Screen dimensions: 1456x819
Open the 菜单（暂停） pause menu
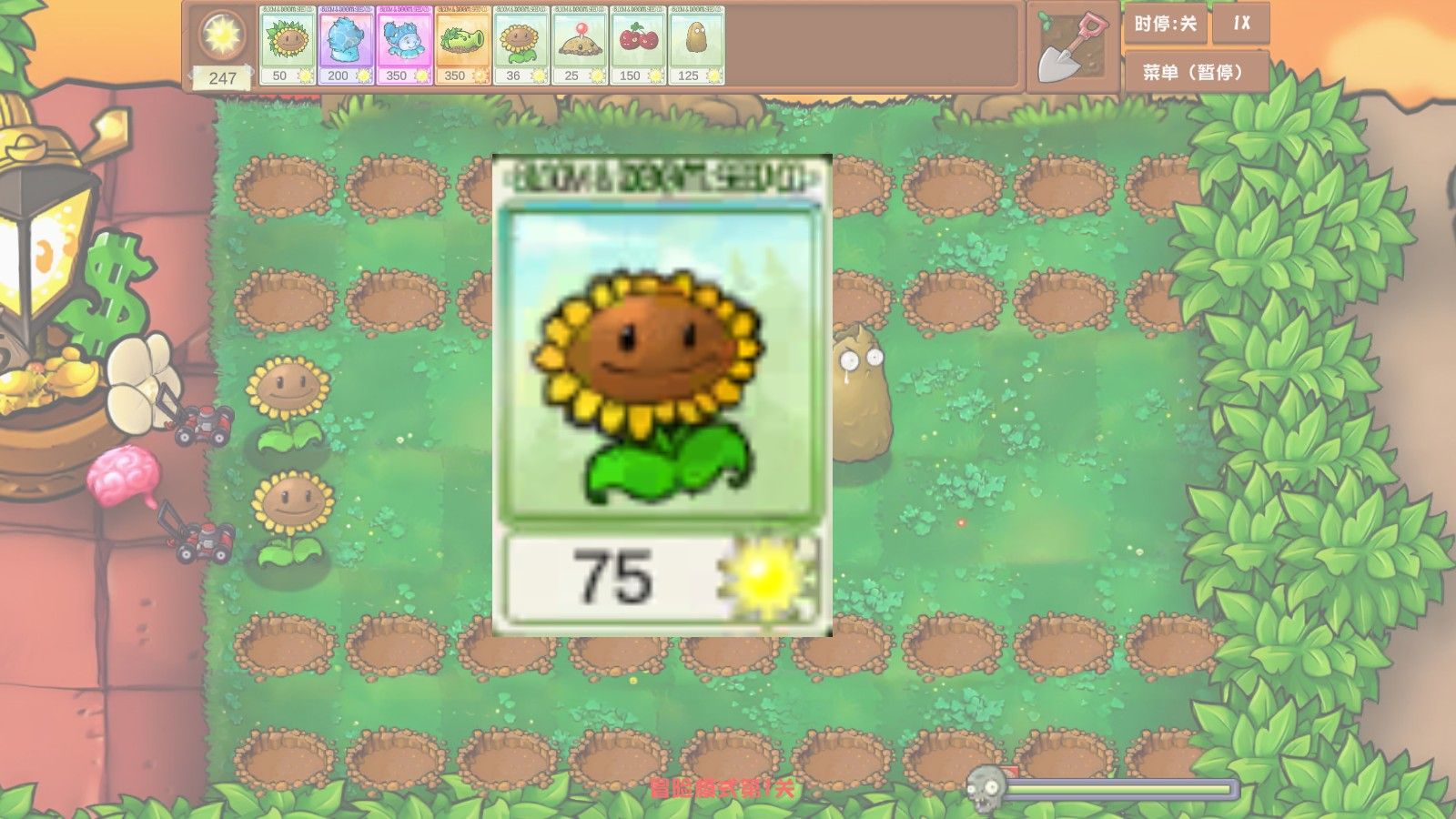click(x=1194, y=68)
